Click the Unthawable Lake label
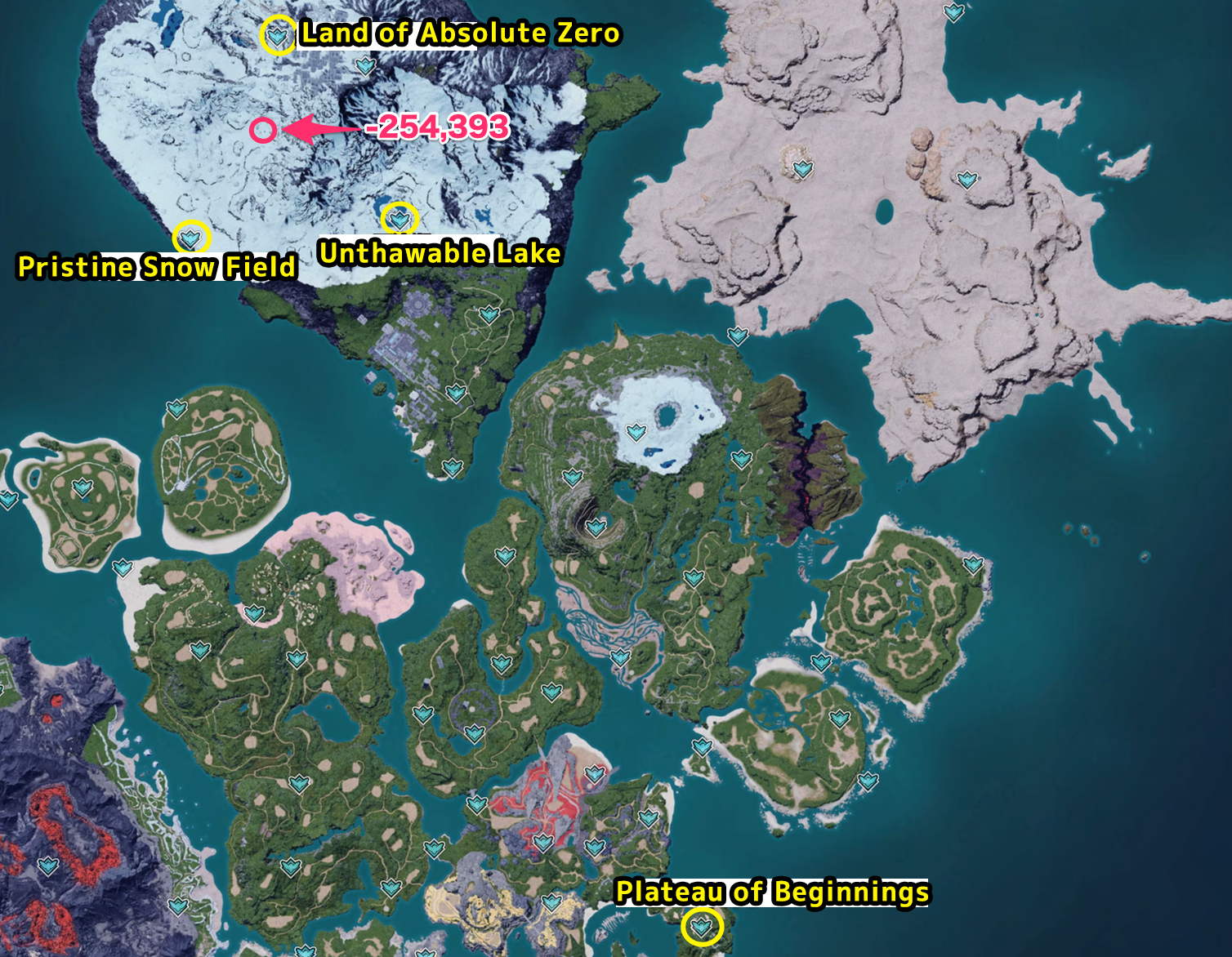Screen dimensions: 1232x957 coord(440,253)
